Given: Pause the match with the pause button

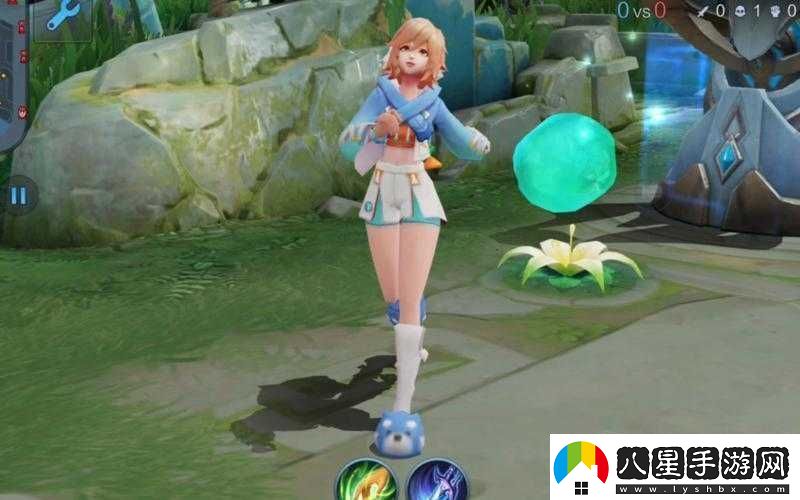Looking at the screenshot, I should coord(18,195).
